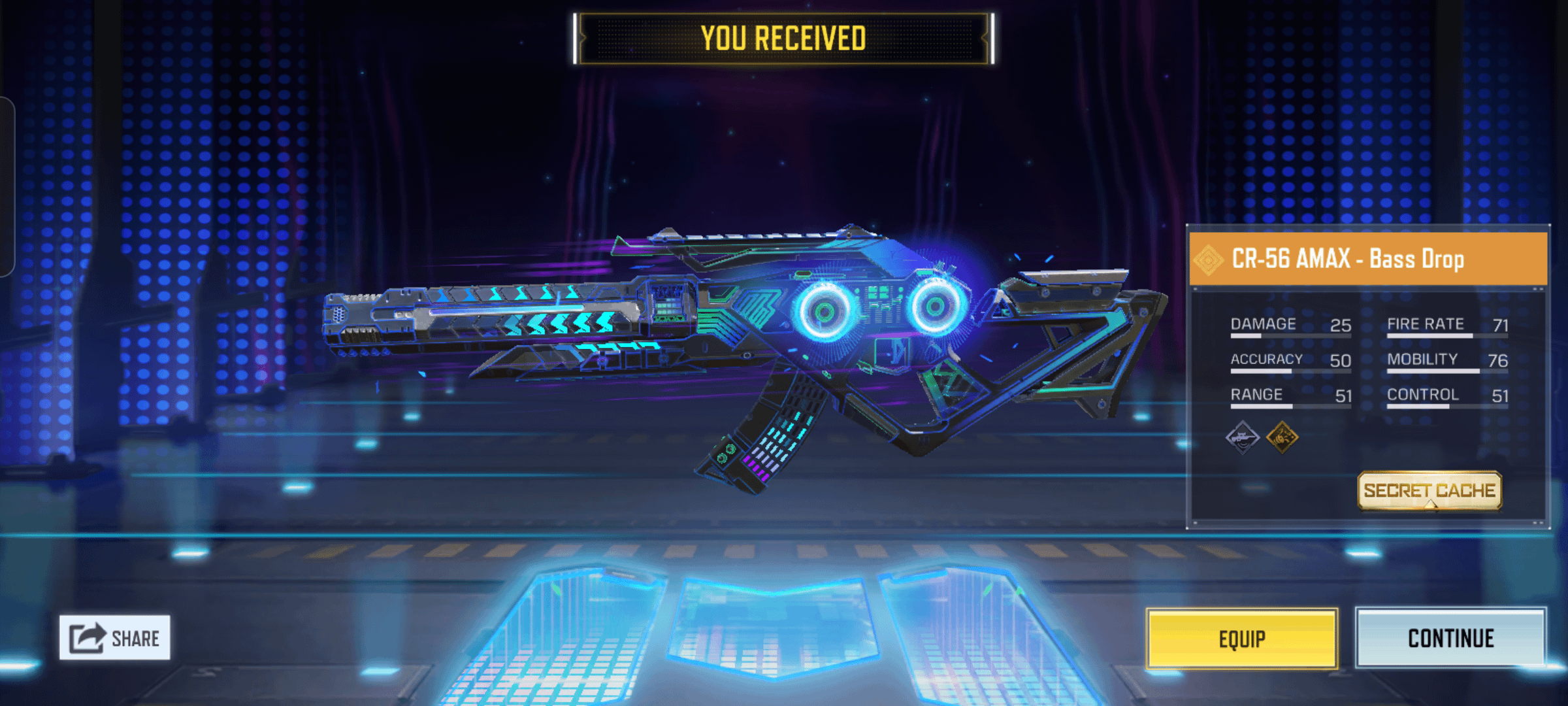
Task: Open the Secret Cache button
Action: 1429,490
